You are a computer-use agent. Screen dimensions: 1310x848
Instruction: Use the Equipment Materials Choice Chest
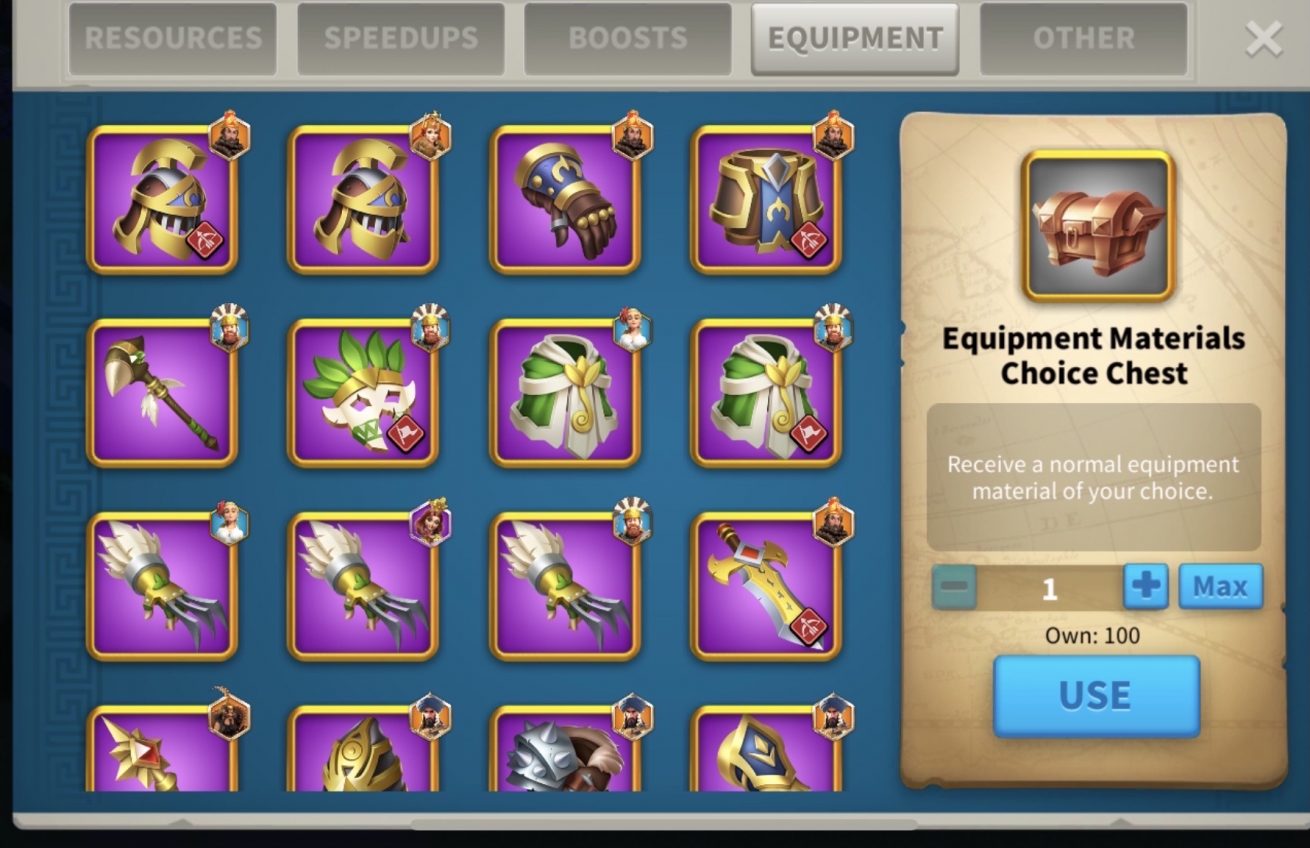pos(1095,696)
